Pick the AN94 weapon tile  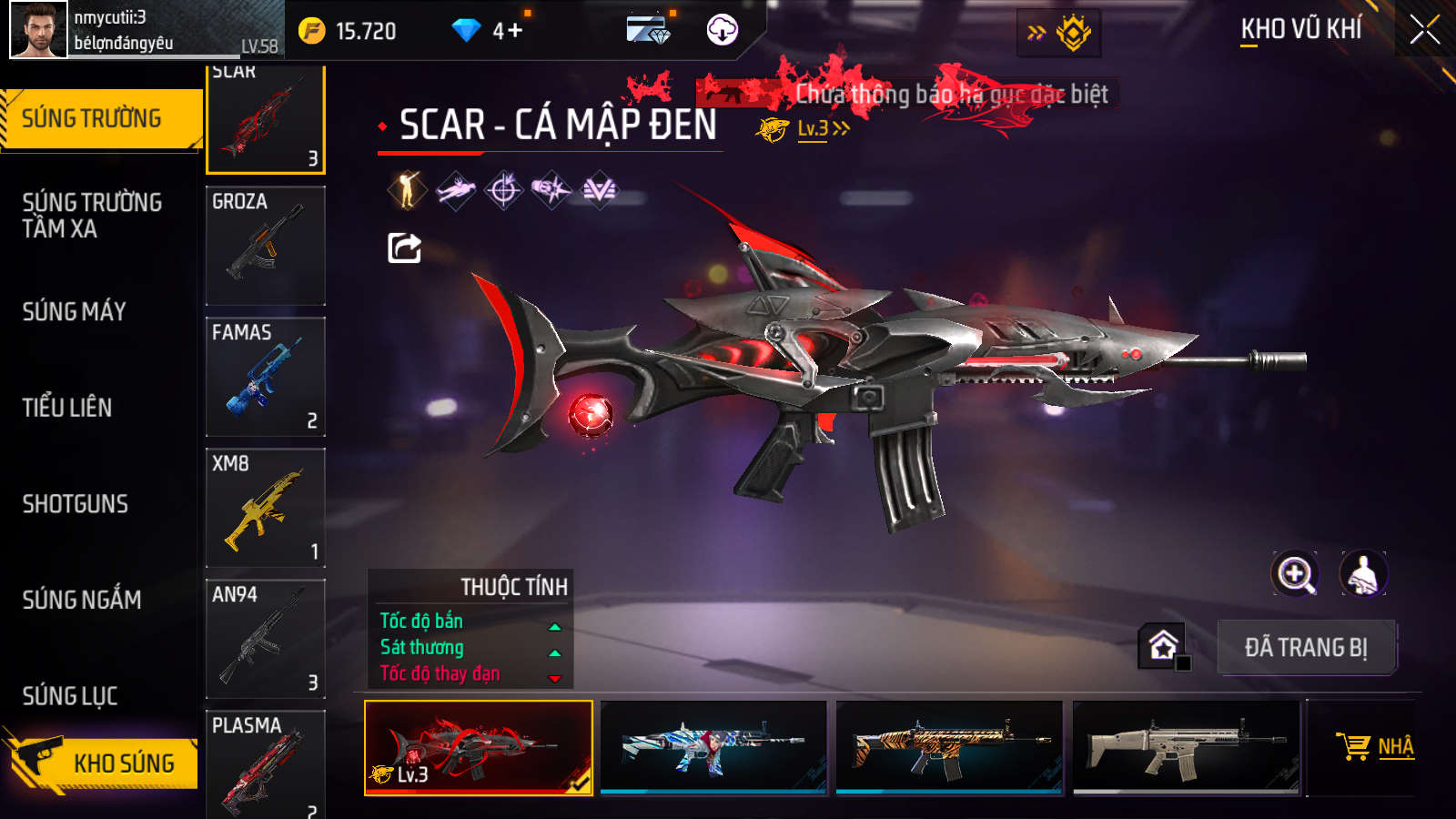pos(266,639)
